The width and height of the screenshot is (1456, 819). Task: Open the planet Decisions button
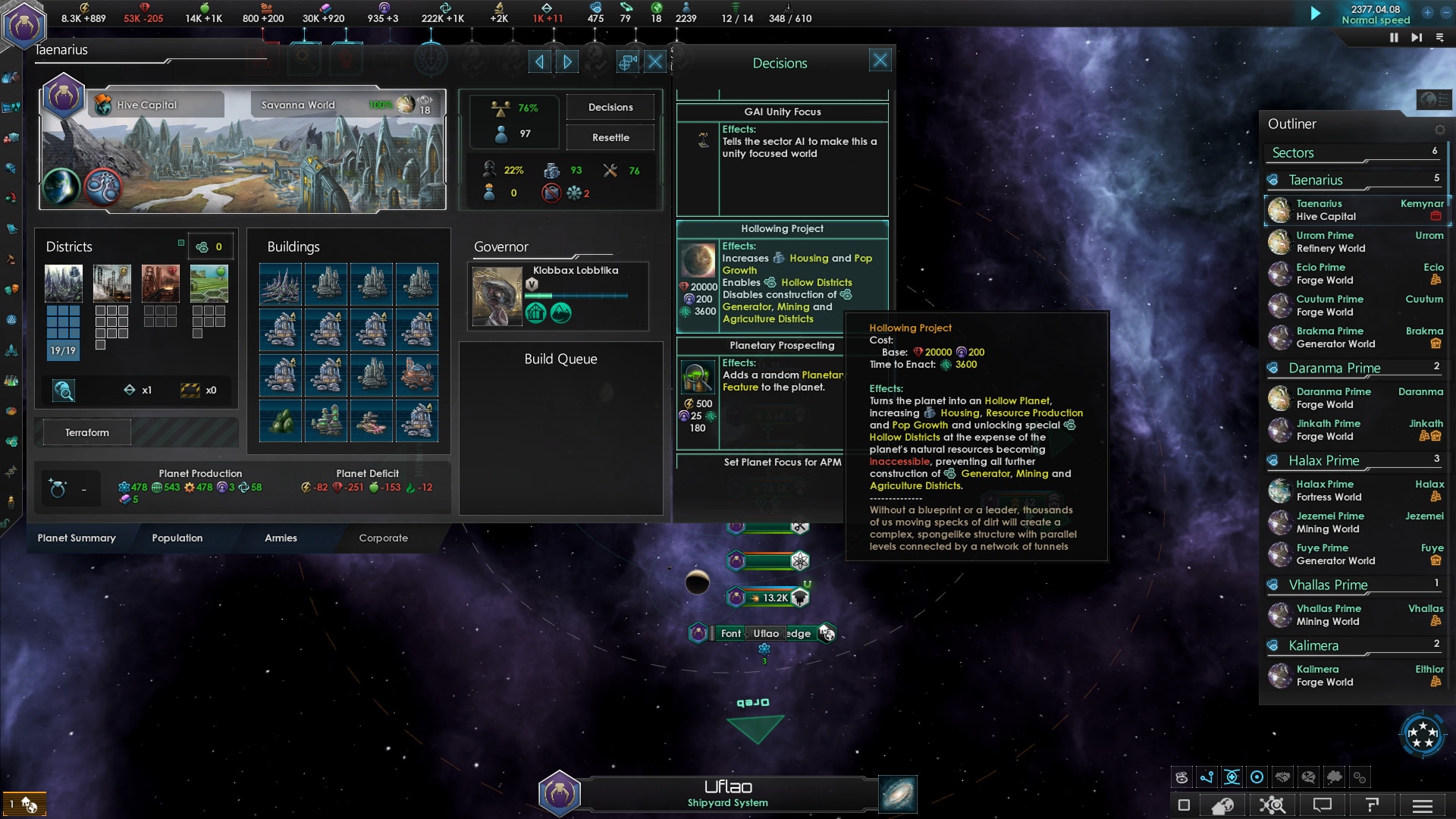610,108
